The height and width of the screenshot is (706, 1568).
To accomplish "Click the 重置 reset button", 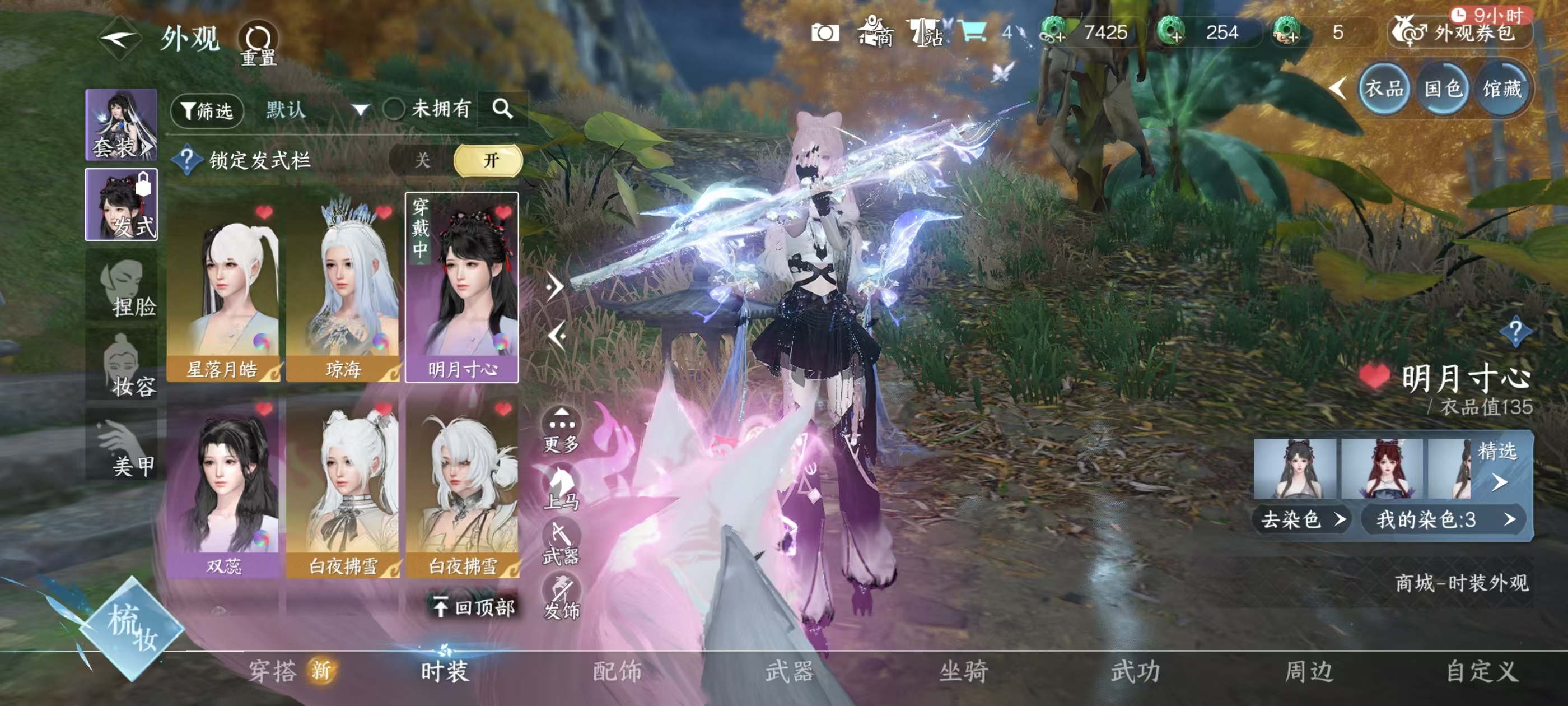I will 259,44.
